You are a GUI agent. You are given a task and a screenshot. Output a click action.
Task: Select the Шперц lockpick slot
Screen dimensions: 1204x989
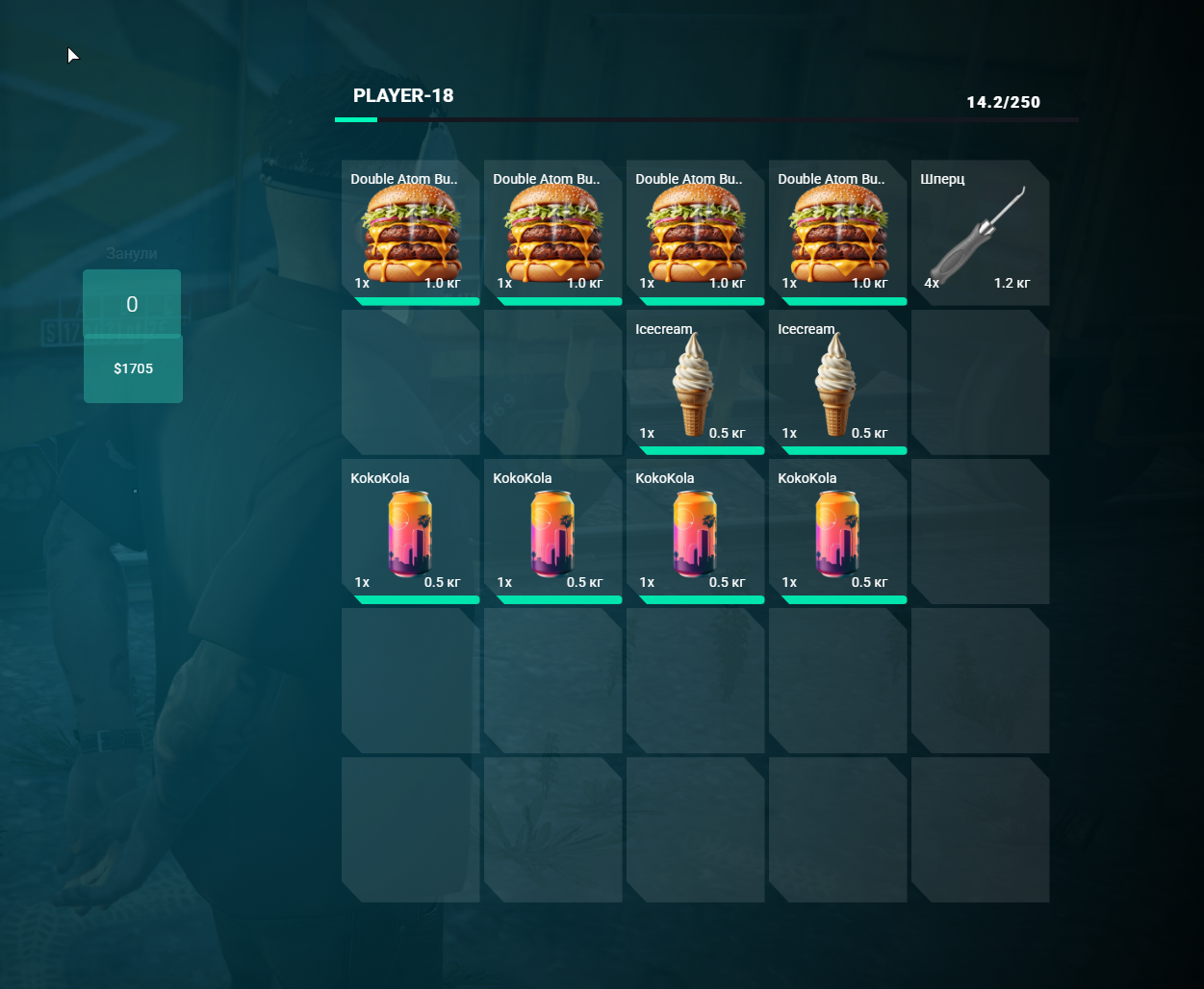(979, 233)
